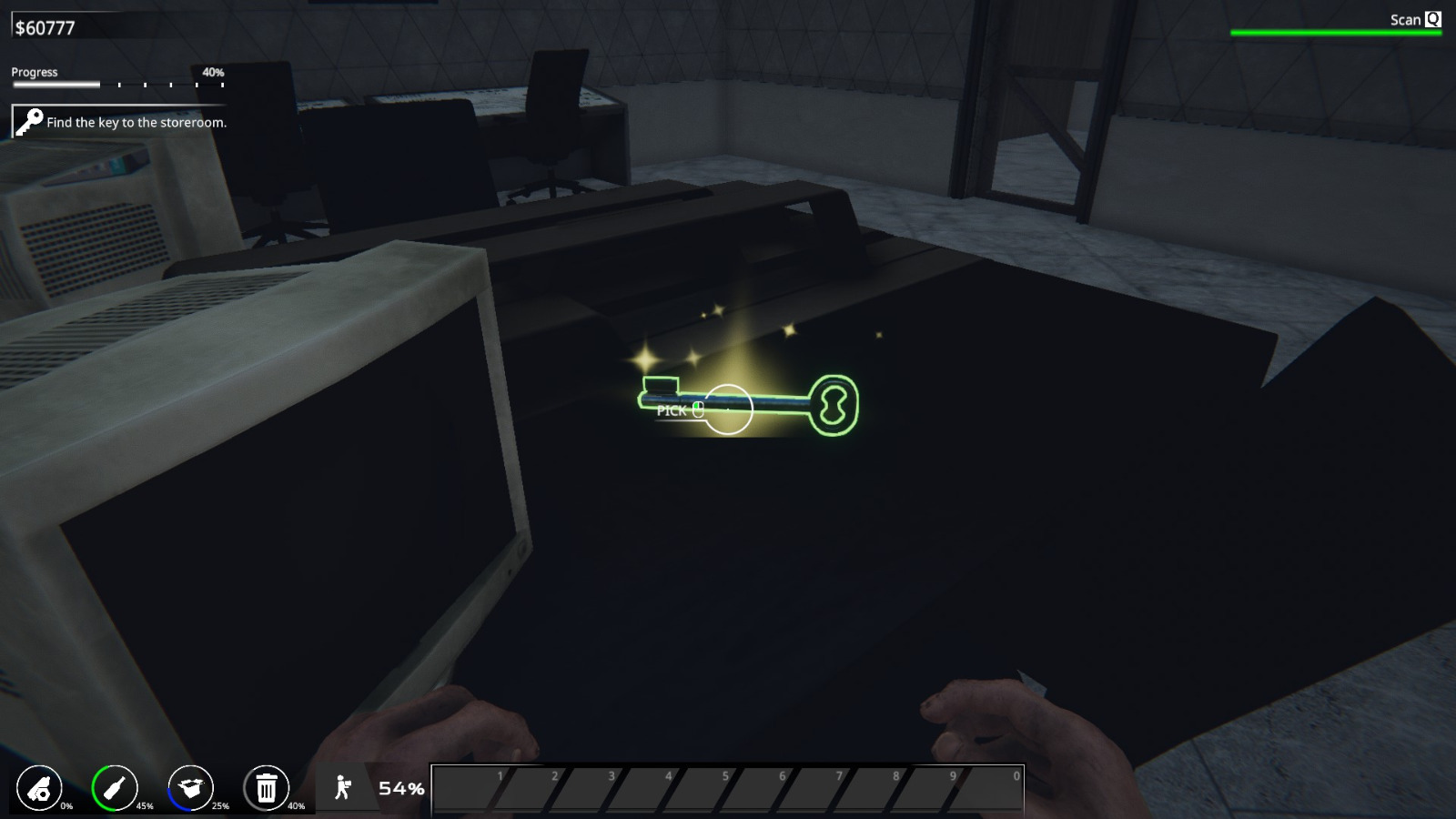Screen dimensions: 1456x819
Task: Click the trash can icon at 40%
Action: coord(265,788)
